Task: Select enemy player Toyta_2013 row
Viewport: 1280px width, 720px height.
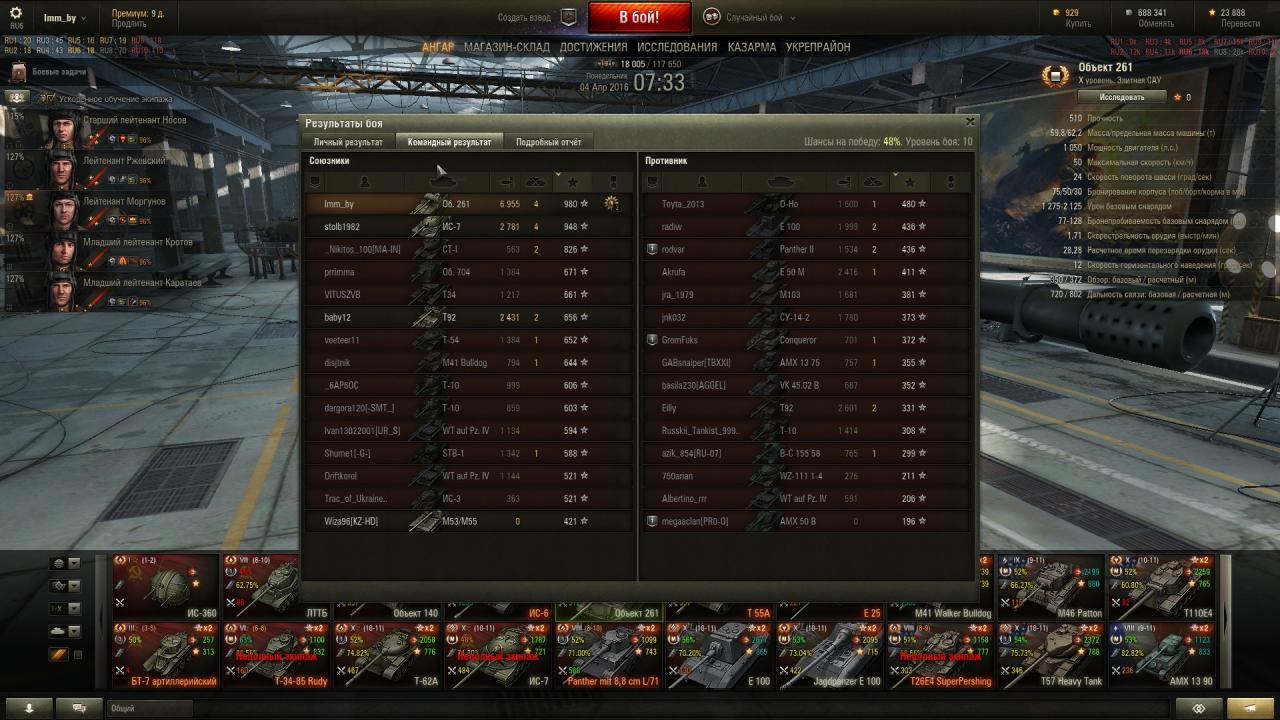Action: [x=805, y=204]
